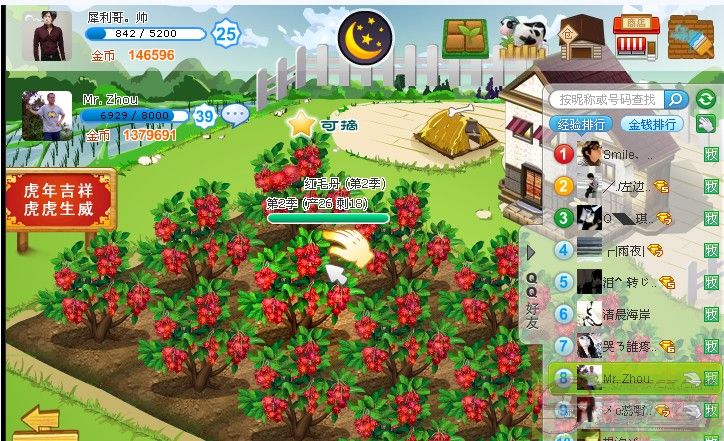Click Mr. Zhou's profile avatar

pyautogui.click(x=48, y=116)
